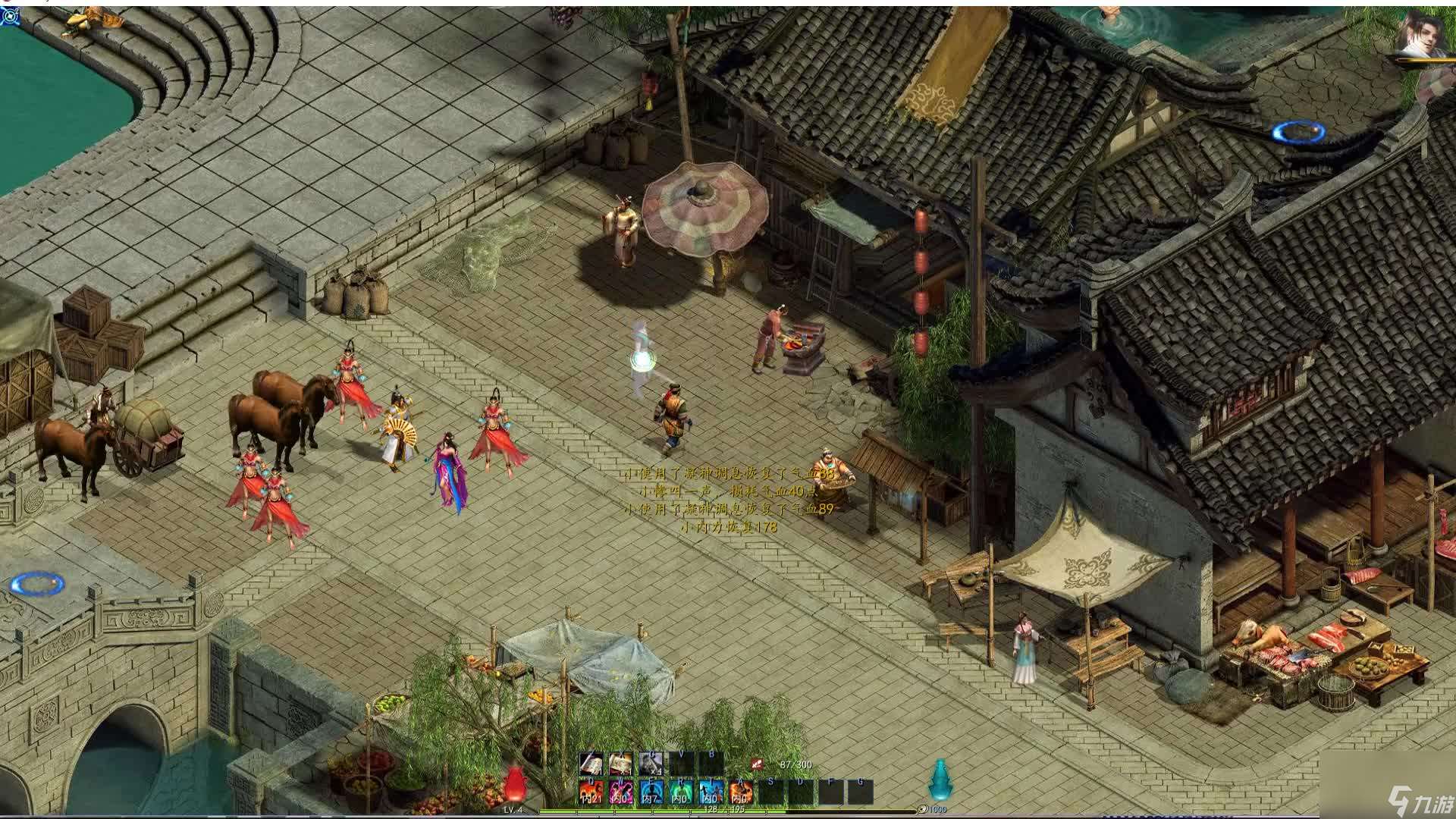The height and width of the screenshot is (819, 1456).
Task: Select the blue E skill costing 7 neili
Action: pos(651,790)
